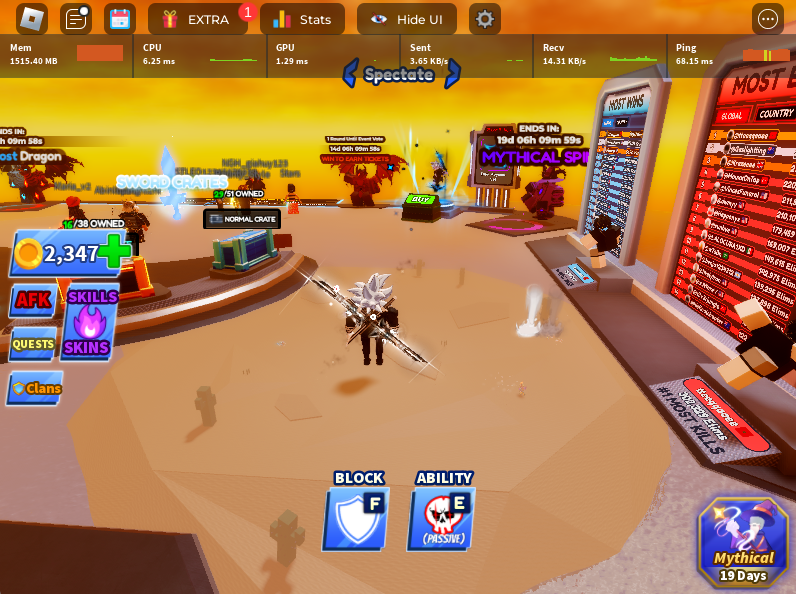This screenshot has width=796, height=594.
Task: Spectate the next player with right arrow
Action: tap(453, 73)
